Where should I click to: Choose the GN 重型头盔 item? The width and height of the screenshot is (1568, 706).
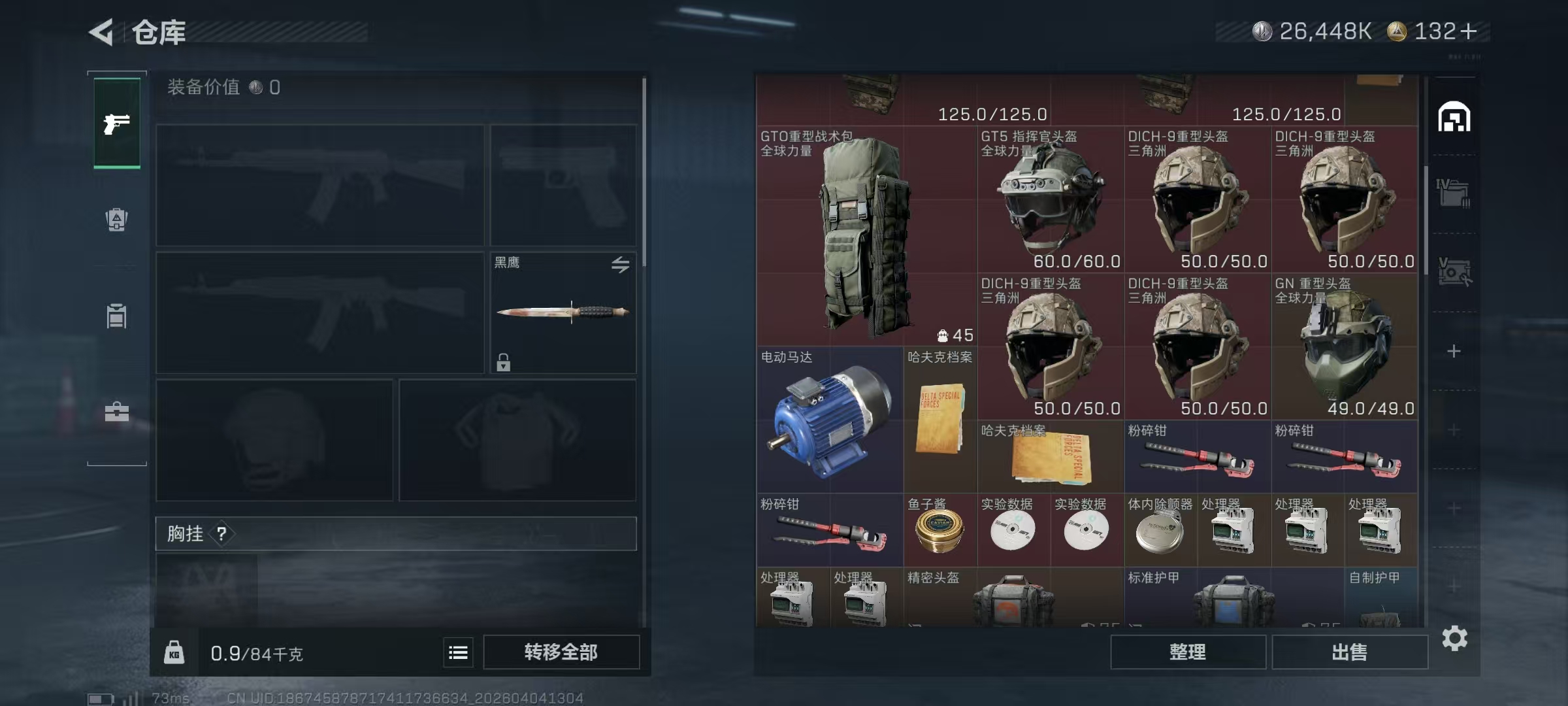pyautogui.click(x=1344, y=346)
